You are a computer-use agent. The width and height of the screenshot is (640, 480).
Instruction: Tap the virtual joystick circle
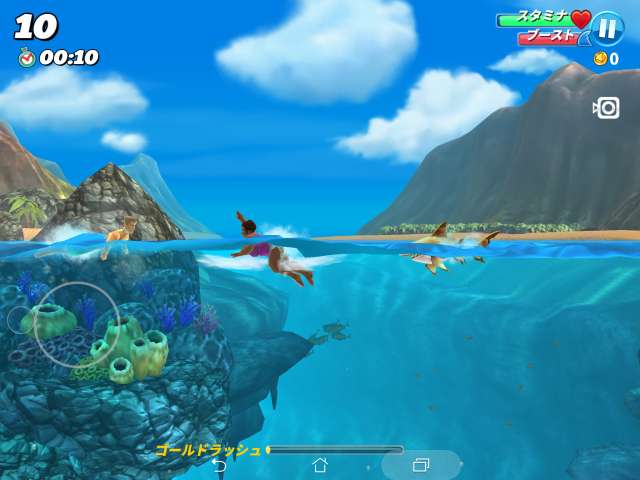click(x=76, y=325)
